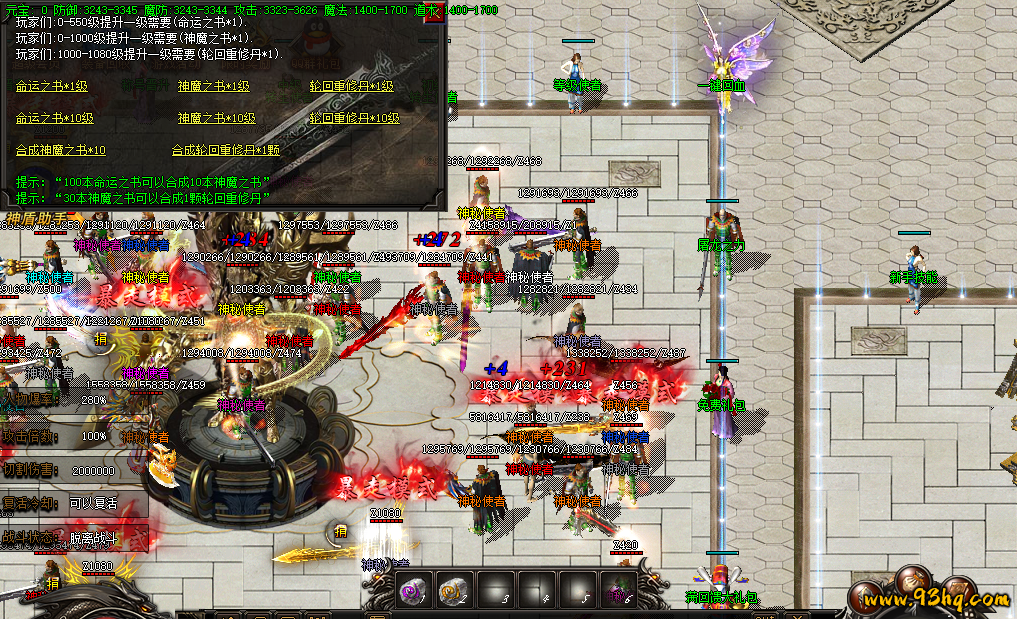Choose 命运之书*10级 option

pyautogui.click(x=55, y=118)
